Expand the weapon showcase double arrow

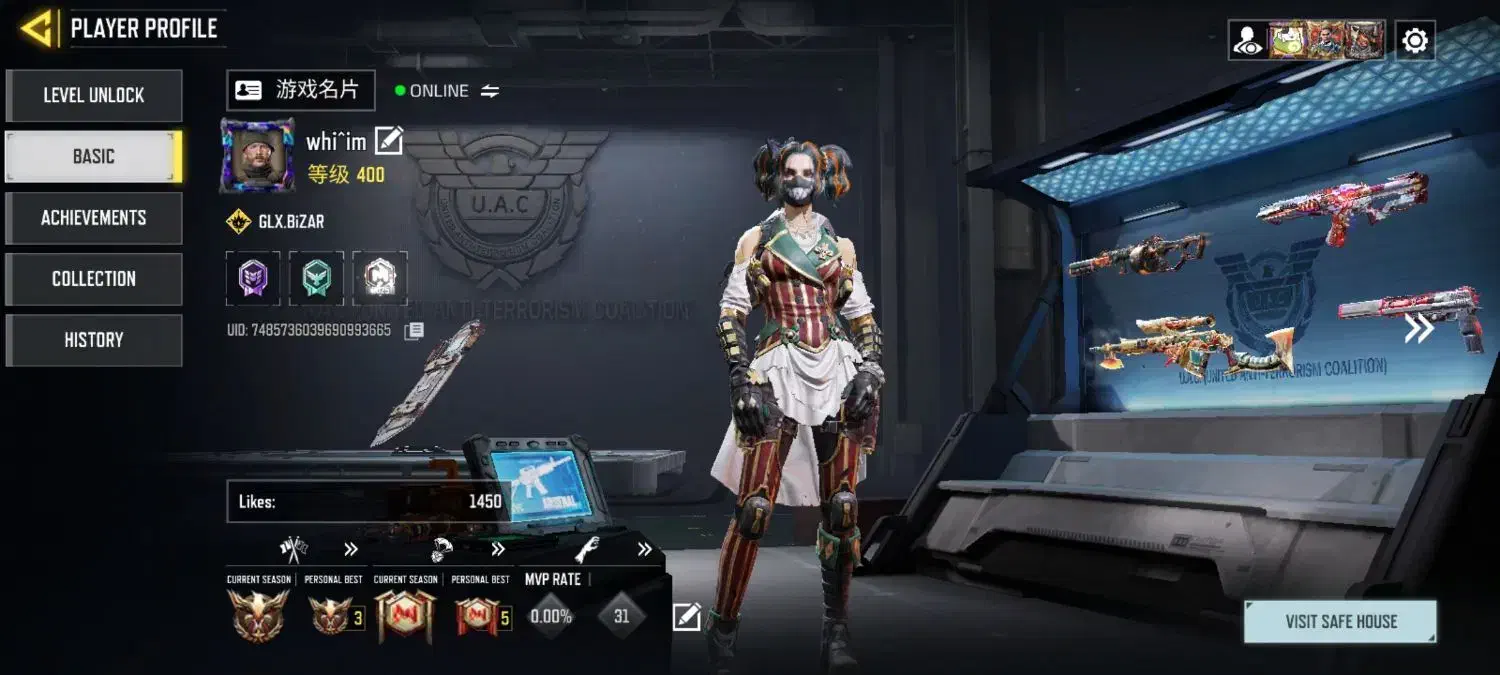click(1419, 328)
